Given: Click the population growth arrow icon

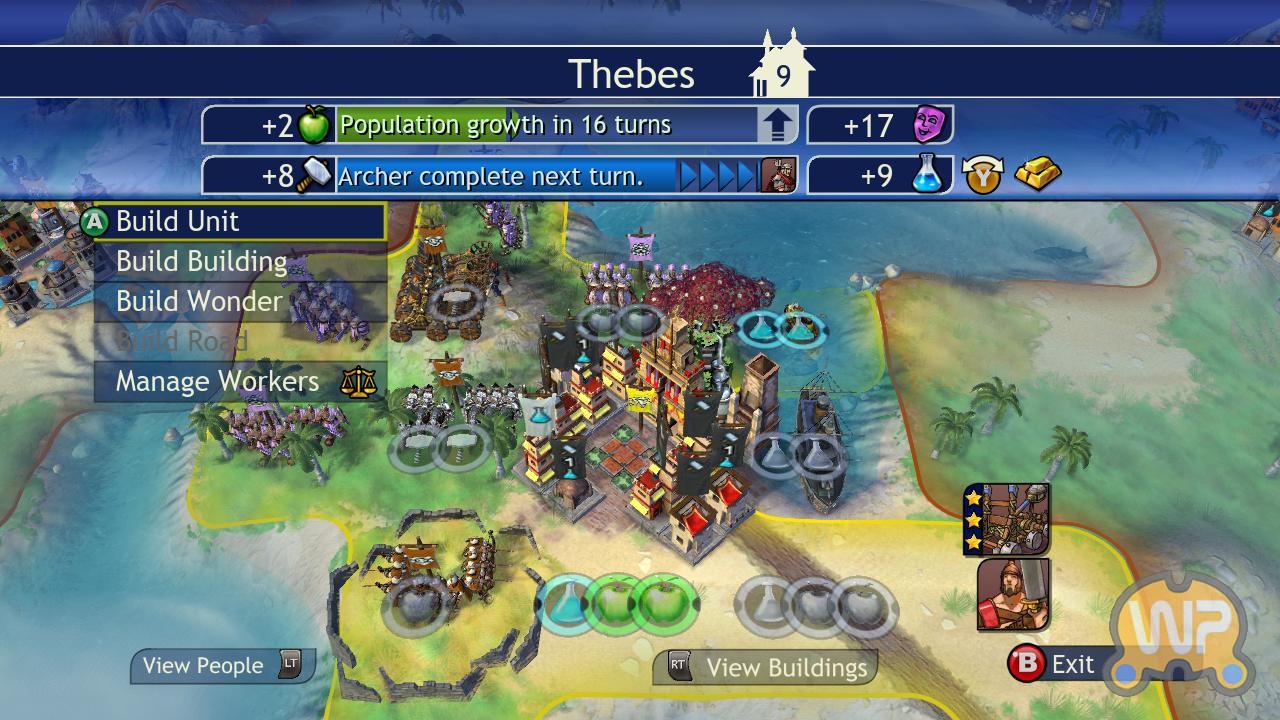Looking at the screenshot, I should [778, 126].
